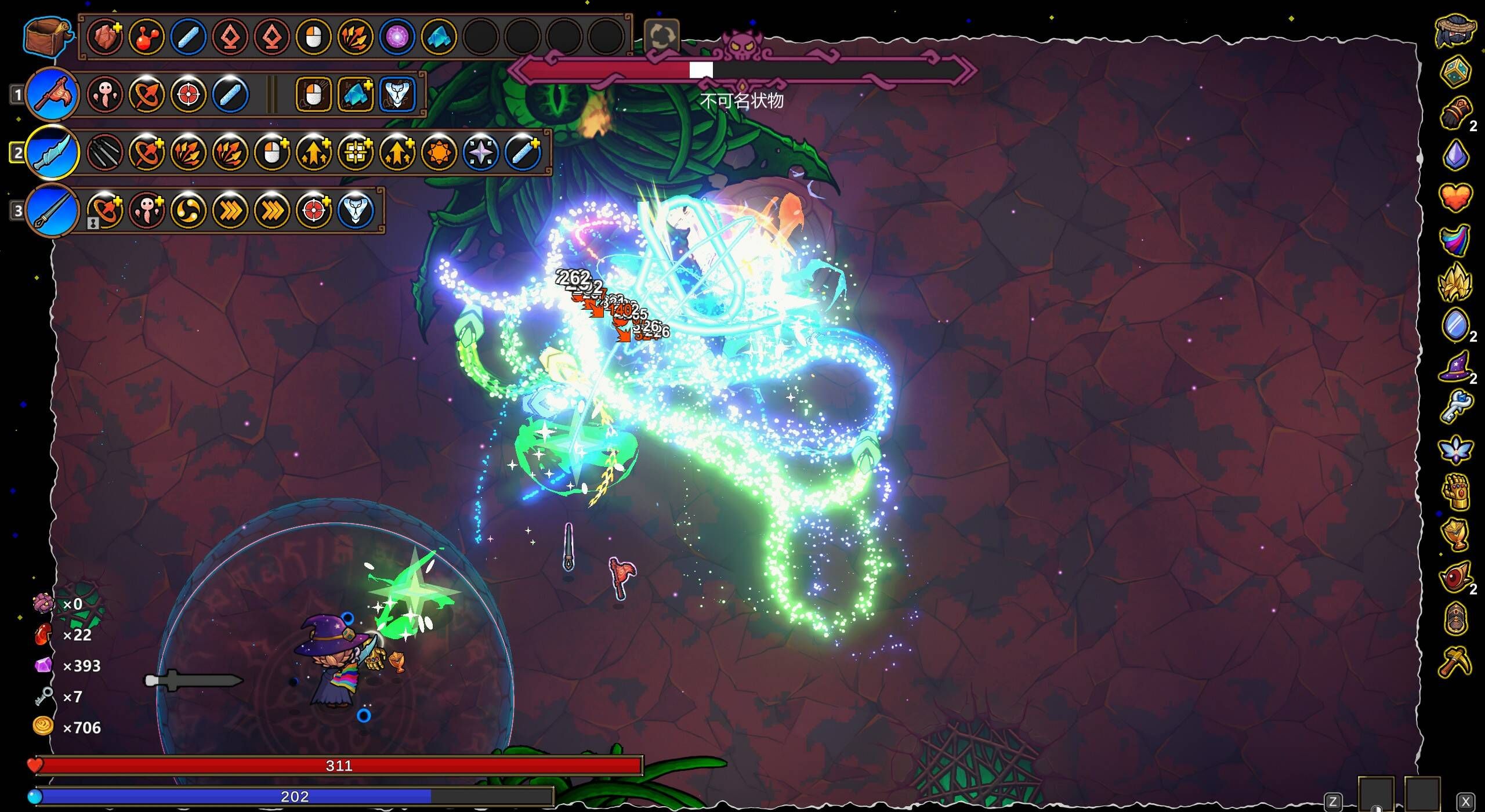Image resolution: width=1485 pixels, height=812 pixels.
Task: Inspect the orange heart relic
Action: pos(1456,198)
